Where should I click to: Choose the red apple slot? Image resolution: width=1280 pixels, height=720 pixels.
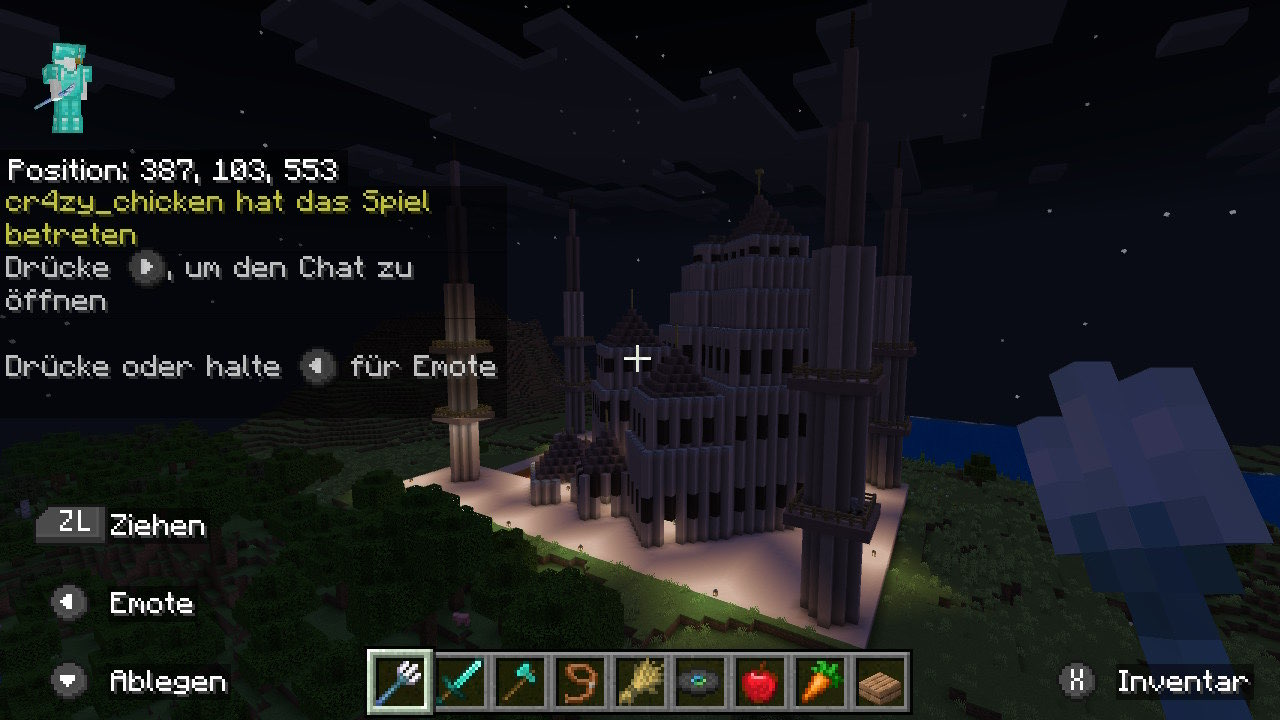[761, 682]
